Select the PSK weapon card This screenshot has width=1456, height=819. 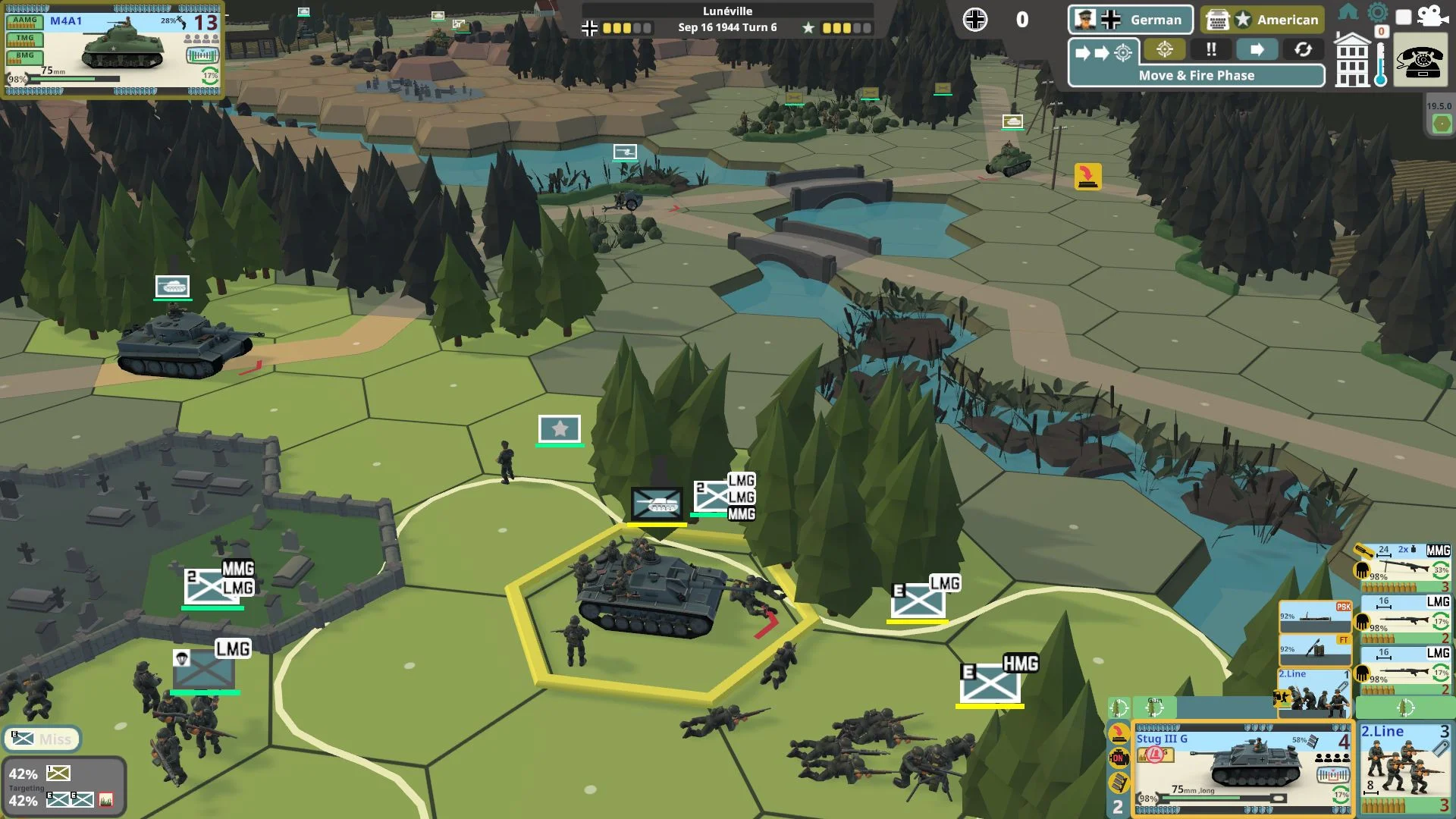(1314, 616)
